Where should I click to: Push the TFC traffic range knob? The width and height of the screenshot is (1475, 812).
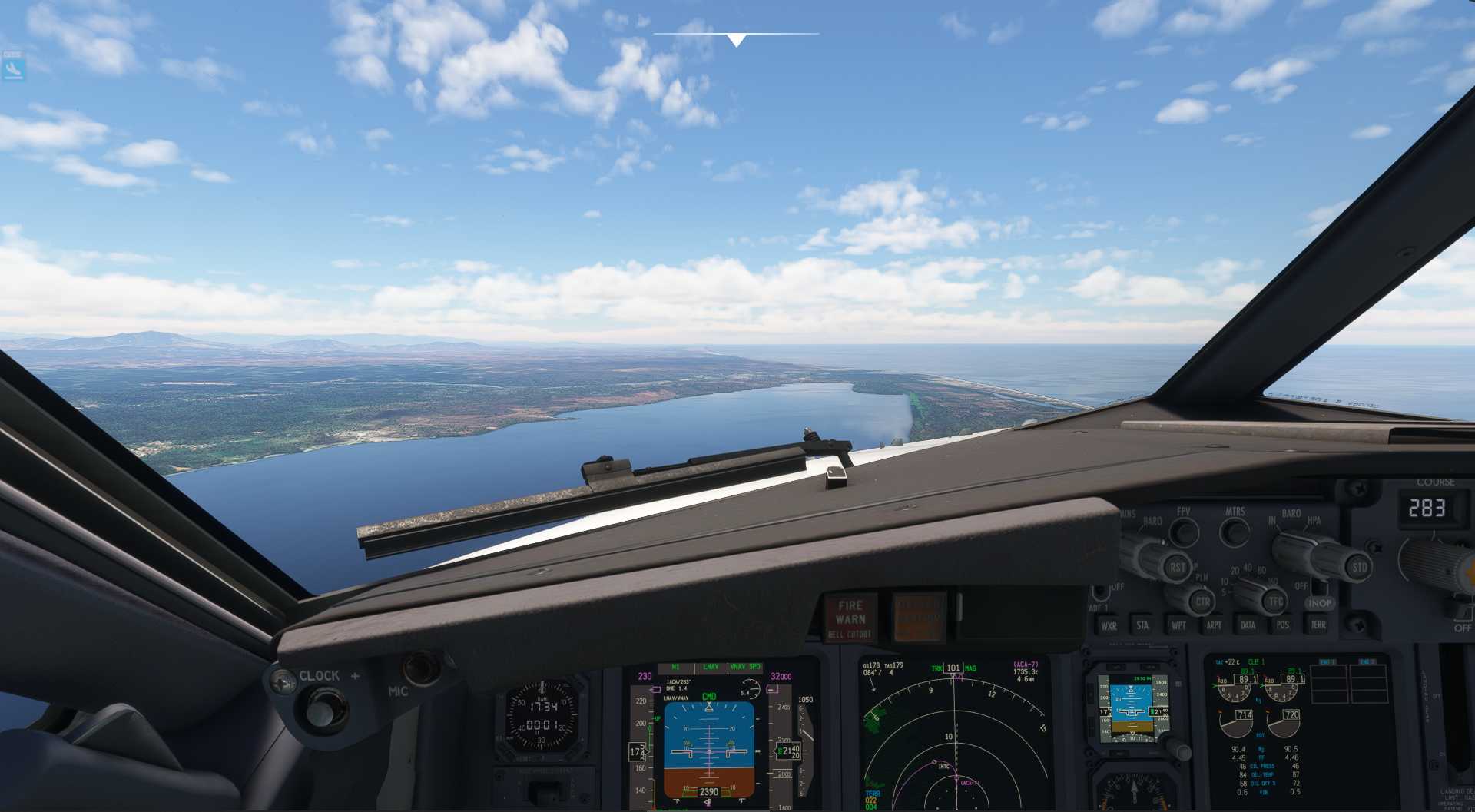1275,601
